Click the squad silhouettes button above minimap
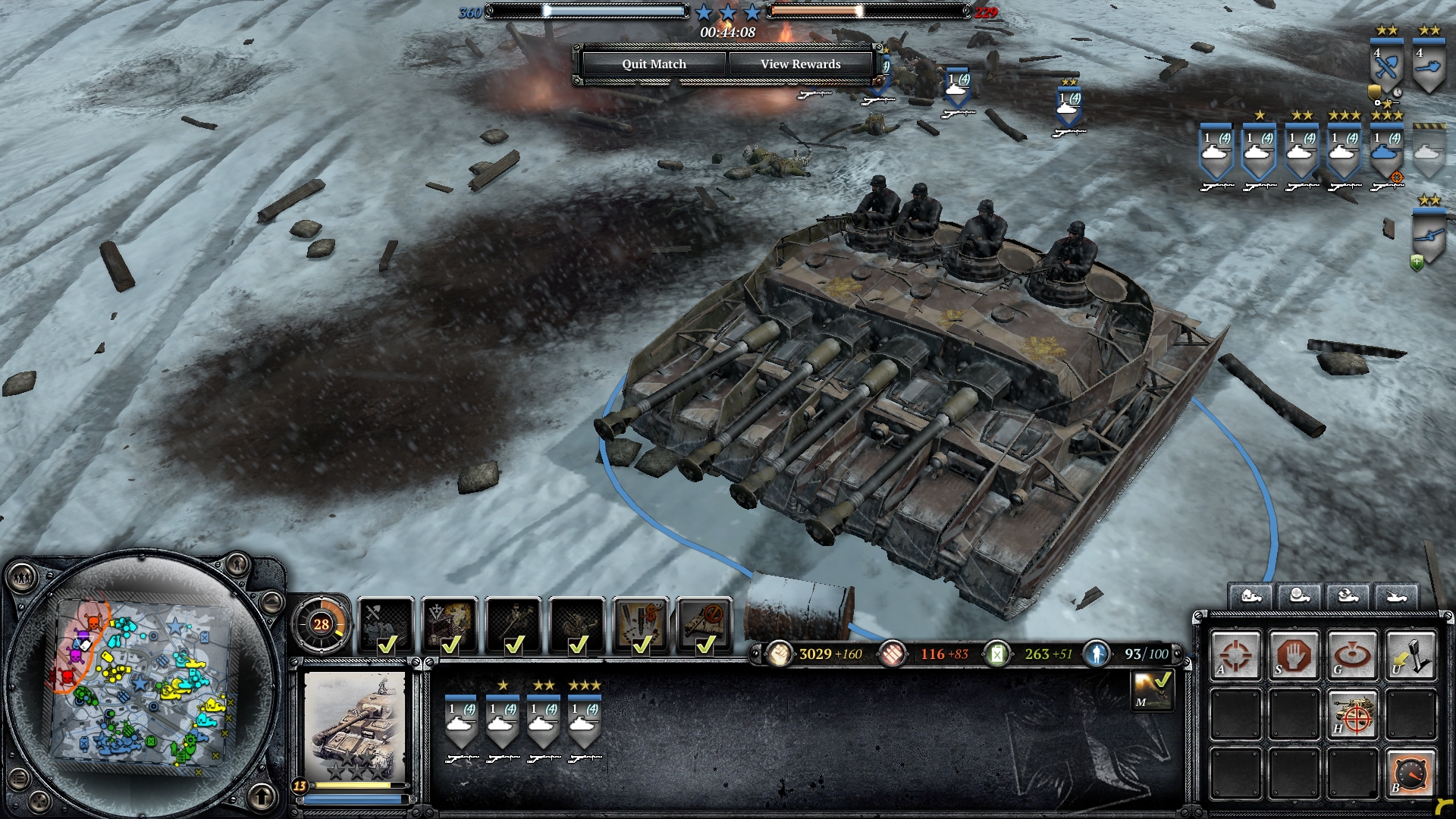Screen dimensions: 1456x819 (x=22, y=579)
